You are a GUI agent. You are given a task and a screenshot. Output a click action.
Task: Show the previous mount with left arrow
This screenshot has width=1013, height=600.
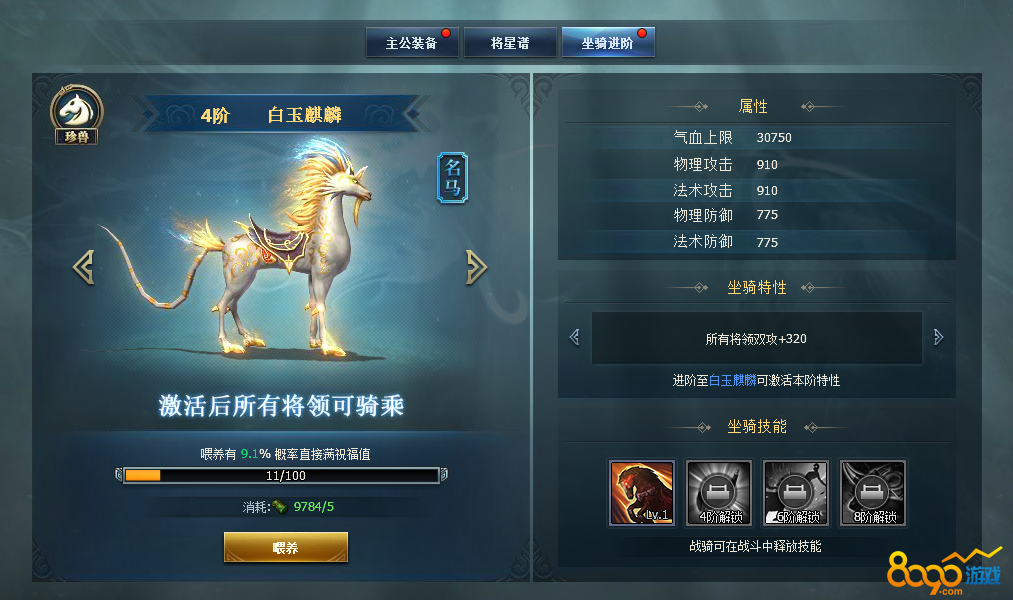pos(84,266)
